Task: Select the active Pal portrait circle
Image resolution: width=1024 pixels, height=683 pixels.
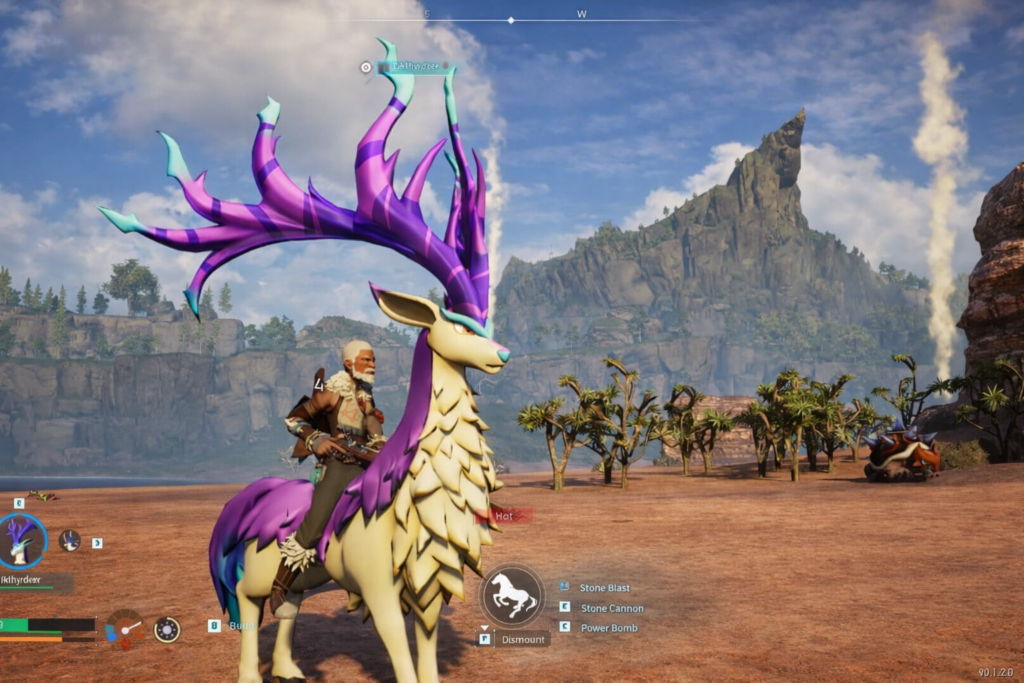Action: [x=22, y=541]
